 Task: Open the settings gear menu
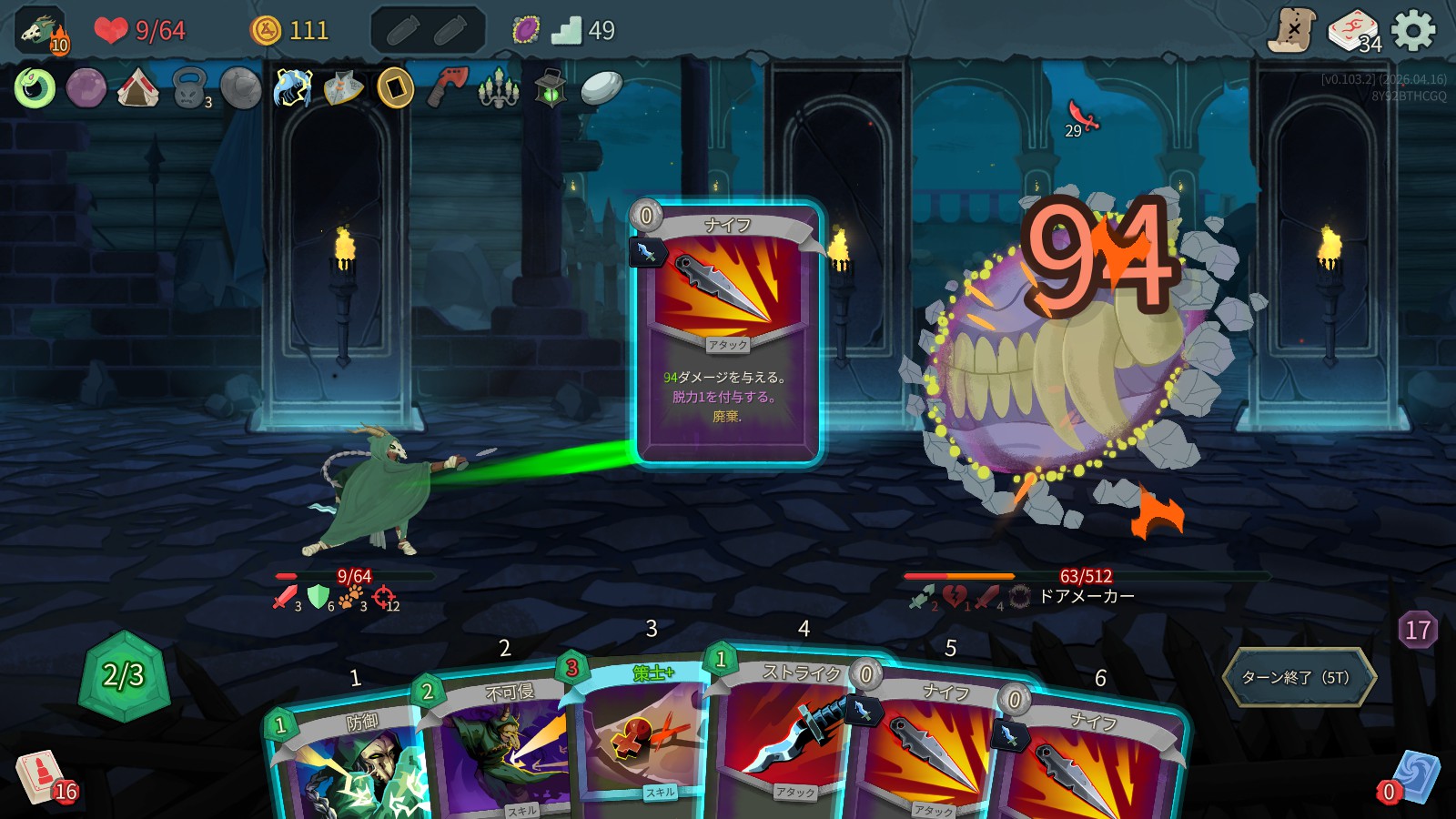click(1413, 31)
